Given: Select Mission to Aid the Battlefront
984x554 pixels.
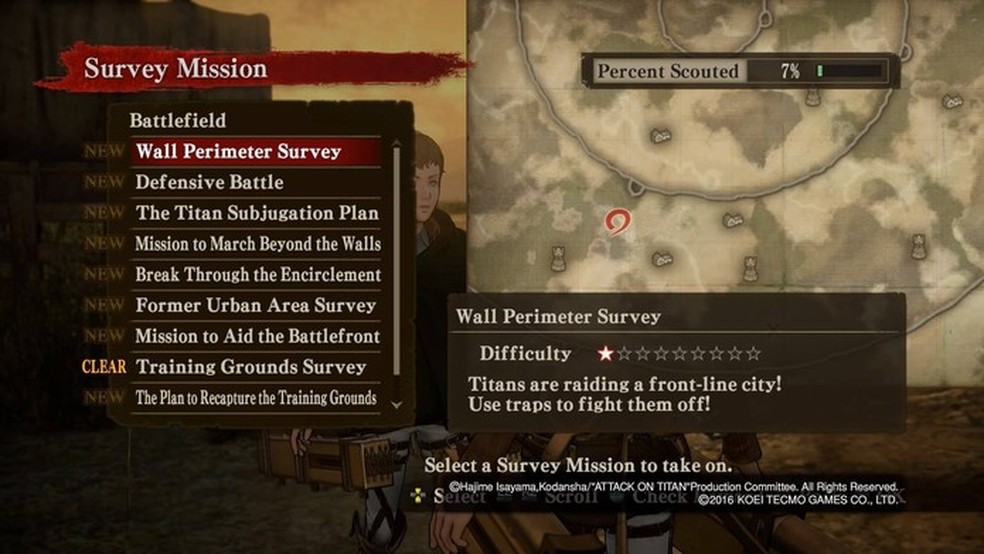Looking at the screenshot, I should pos(257,336).
